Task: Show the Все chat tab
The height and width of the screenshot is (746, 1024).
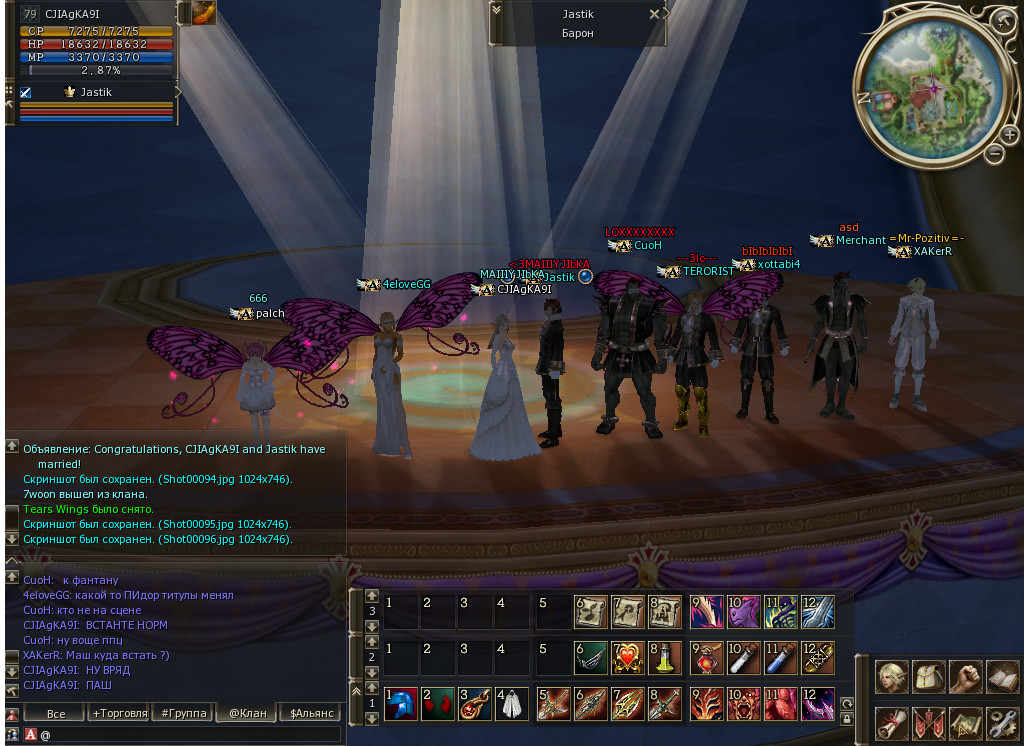Action: (56, 713)
